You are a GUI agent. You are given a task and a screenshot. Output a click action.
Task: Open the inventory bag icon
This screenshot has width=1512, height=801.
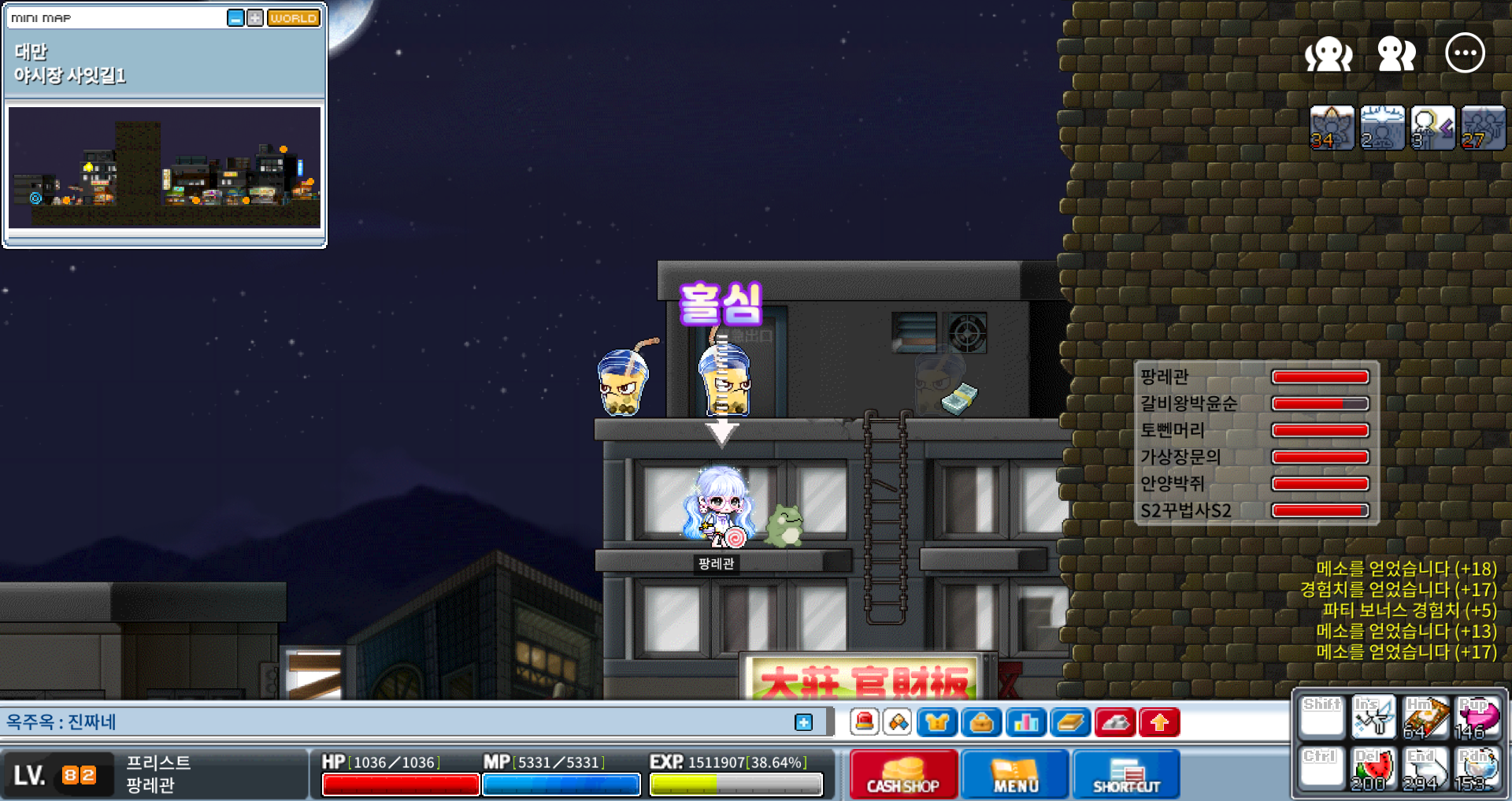[x=981, y=722]
